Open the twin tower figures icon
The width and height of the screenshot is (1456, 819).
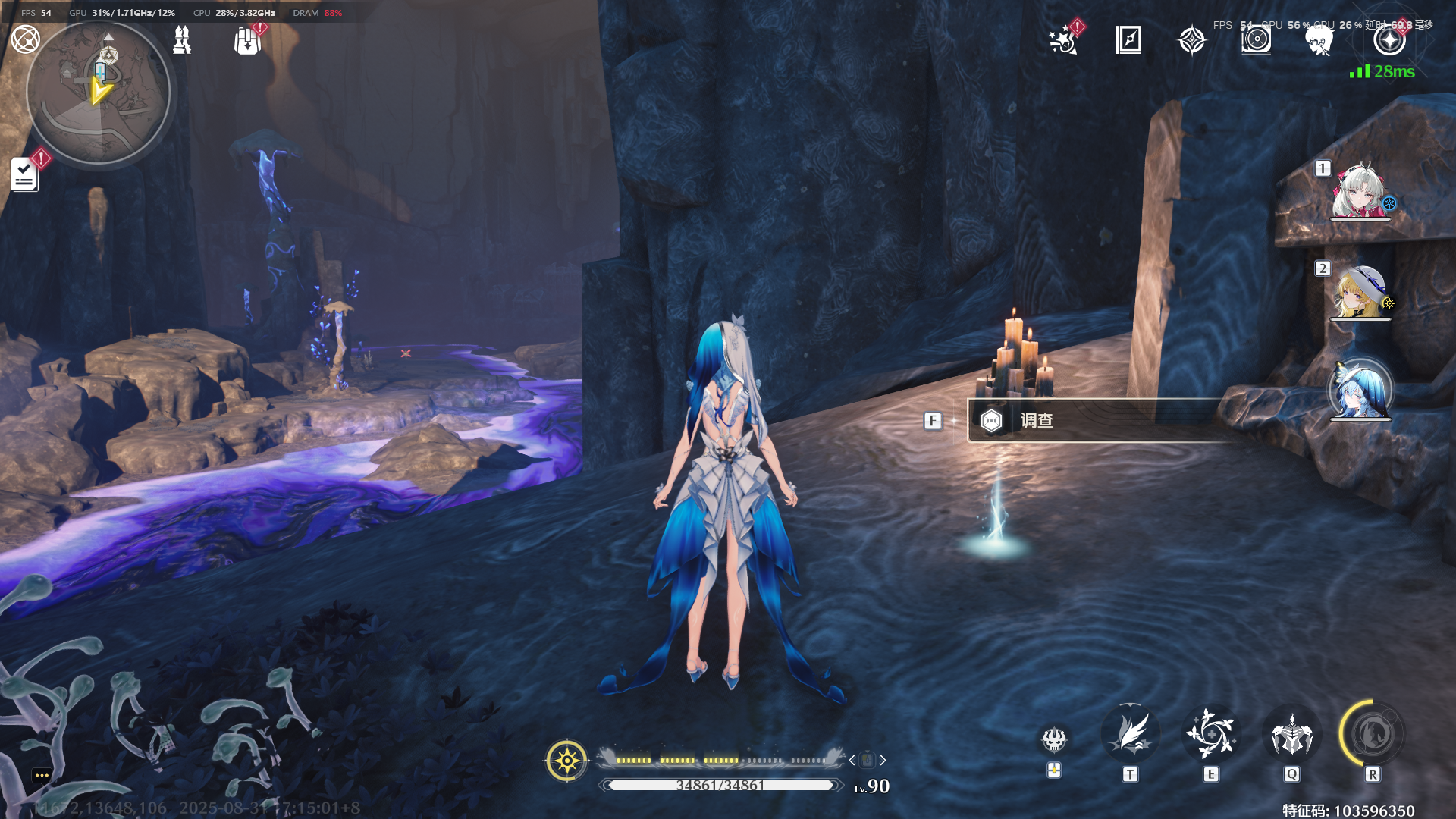(x=182, y=40)
